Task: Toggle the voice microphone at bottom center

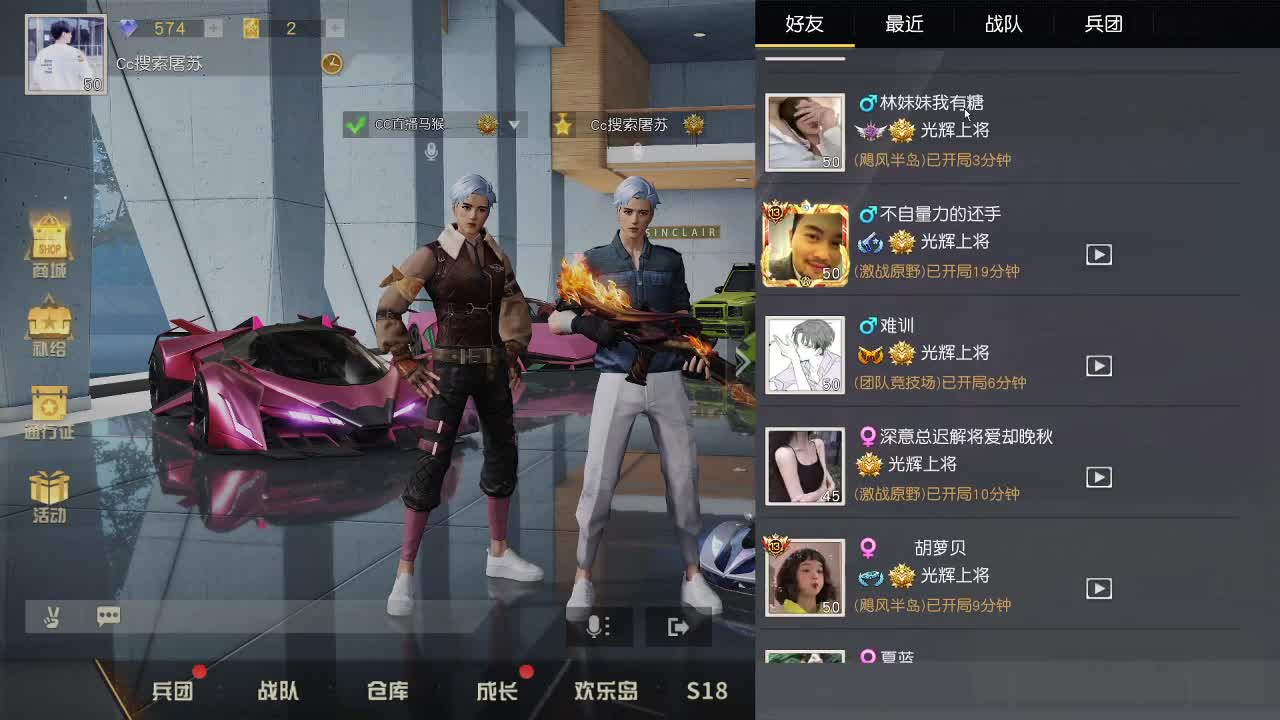Action: pos(597,625)
